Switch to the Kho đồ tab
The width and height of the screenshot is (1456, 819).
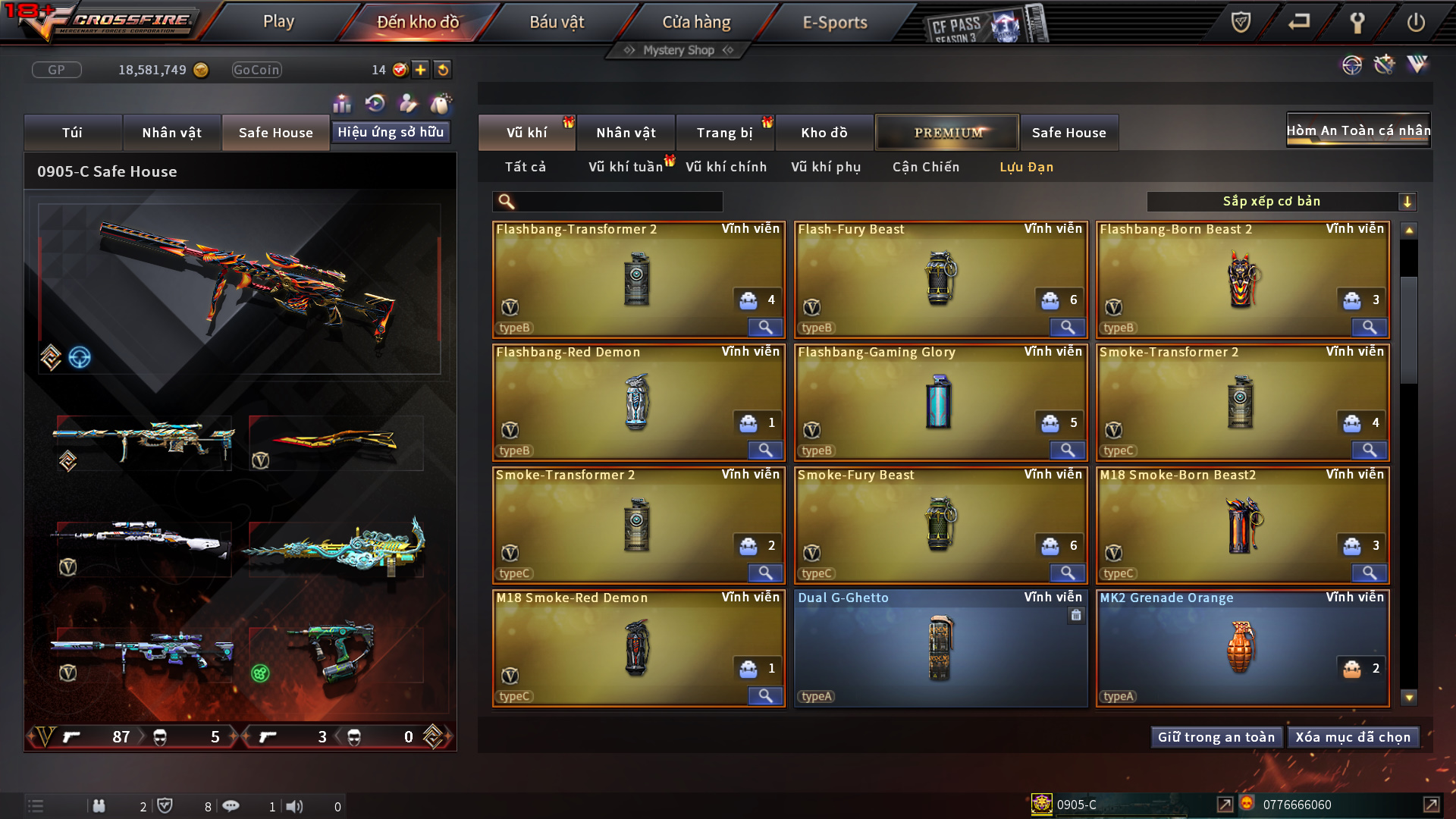(x=824, y=133)
